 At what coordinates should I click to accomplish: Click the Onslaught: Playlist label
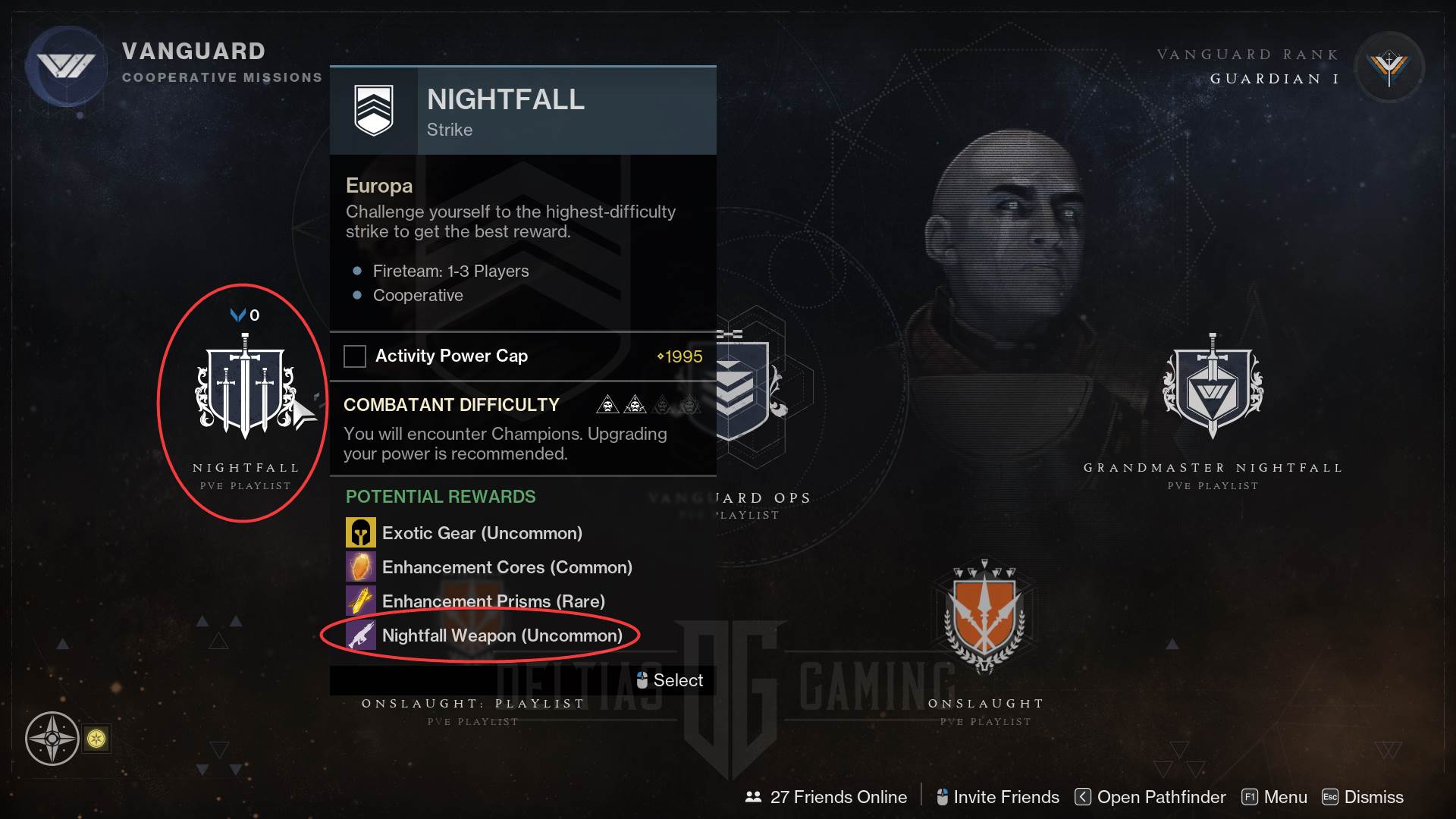coord(472,704)
